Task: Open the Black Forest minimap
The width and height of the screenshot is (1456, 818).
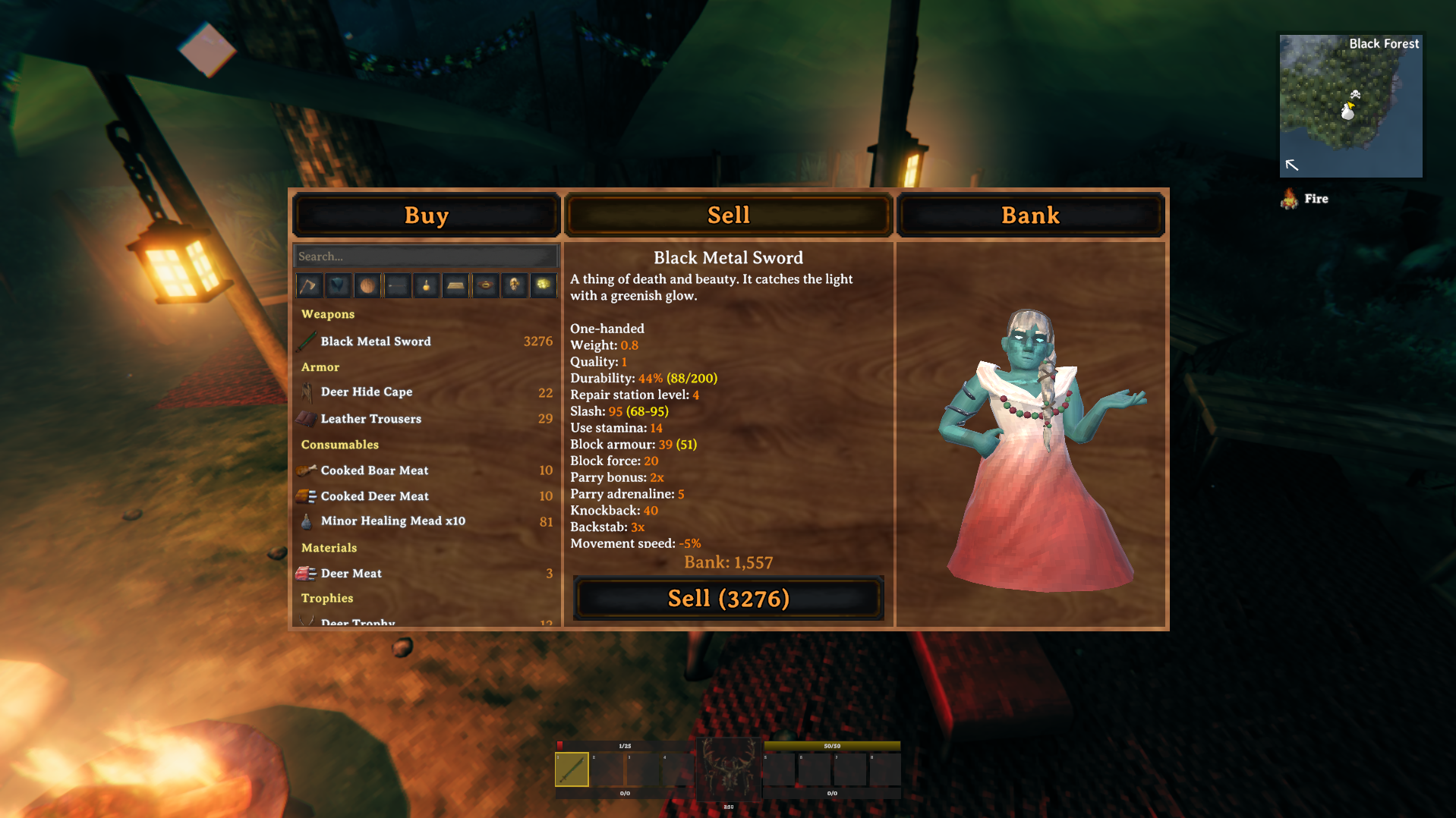Action: tap(1350, 106)
